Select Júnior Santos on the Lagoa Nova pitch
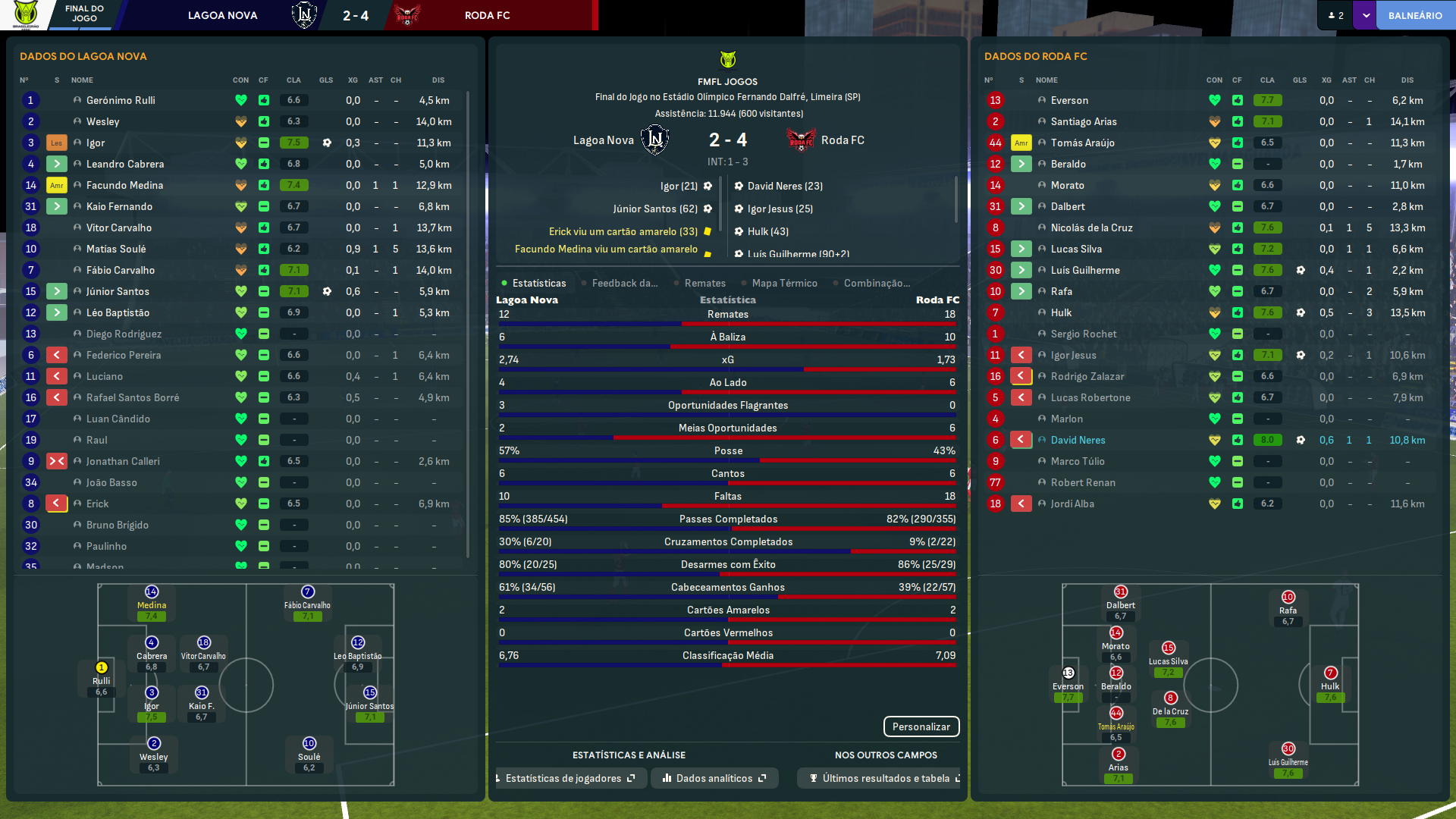 (369, 693)
